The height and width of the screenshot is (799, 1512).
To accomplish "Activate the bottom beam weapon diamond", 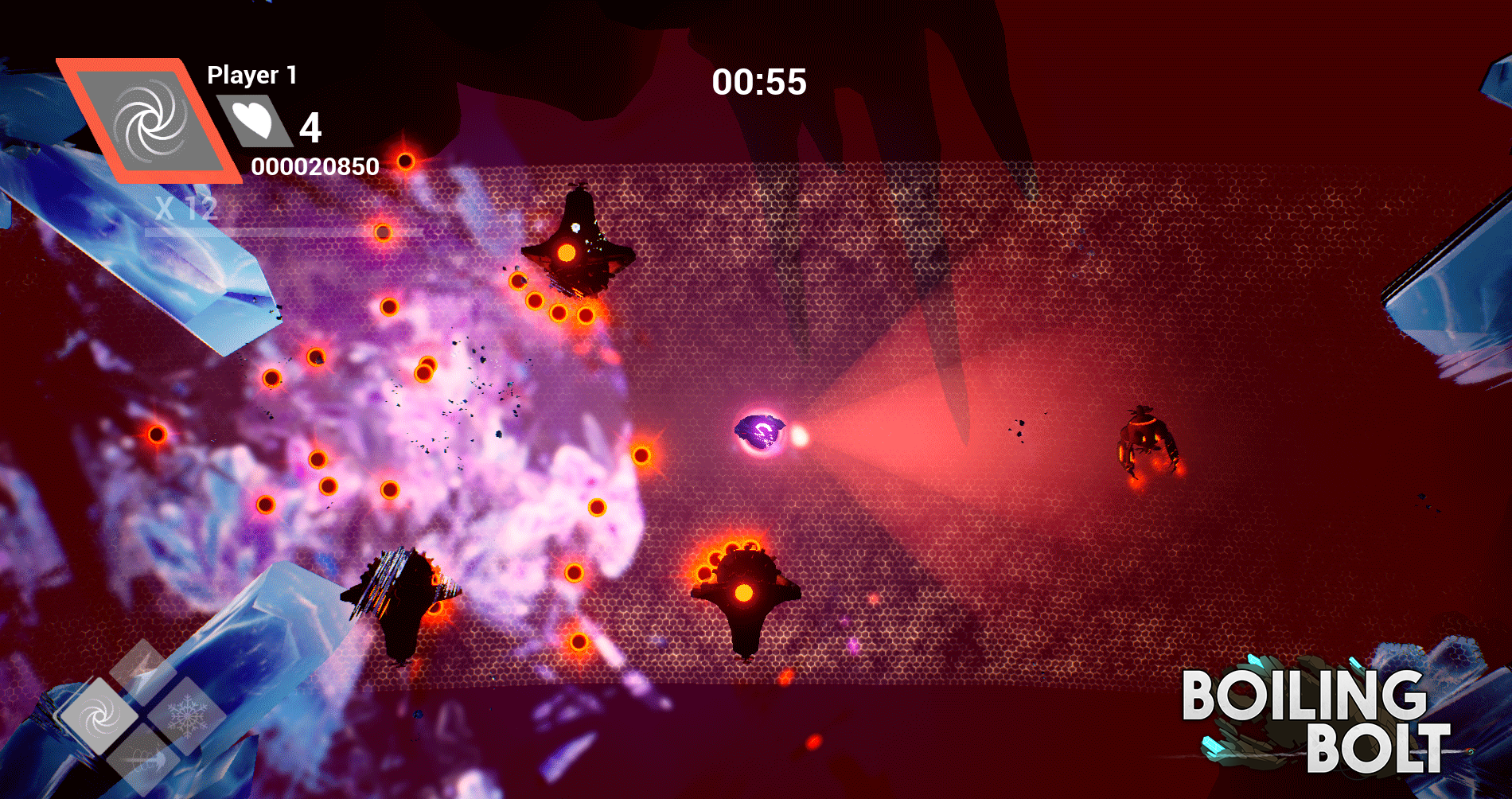I will click(x=143, y=758).
